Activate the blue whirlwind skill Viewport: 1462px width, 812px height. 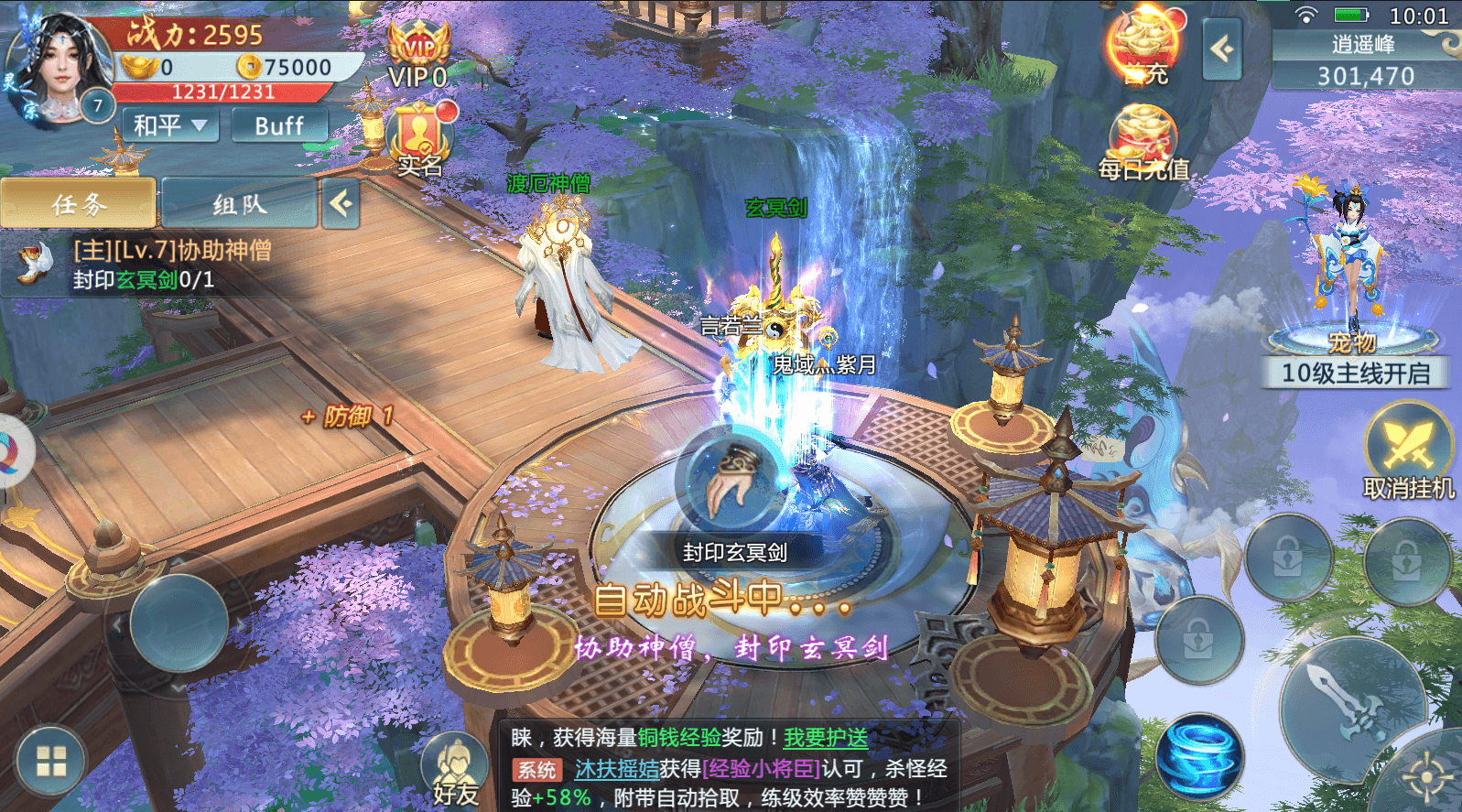1199,758
